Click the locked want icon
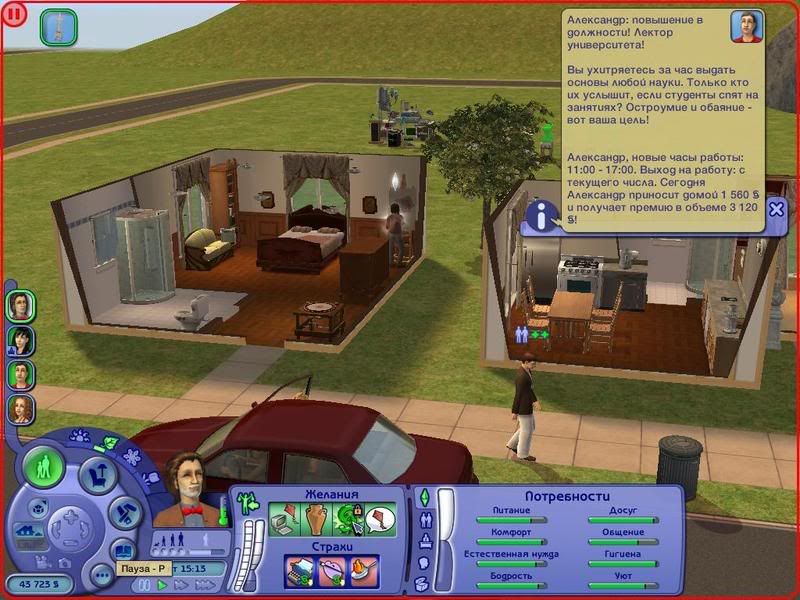This screenshot has height=600, width=800. coord(348,518)
